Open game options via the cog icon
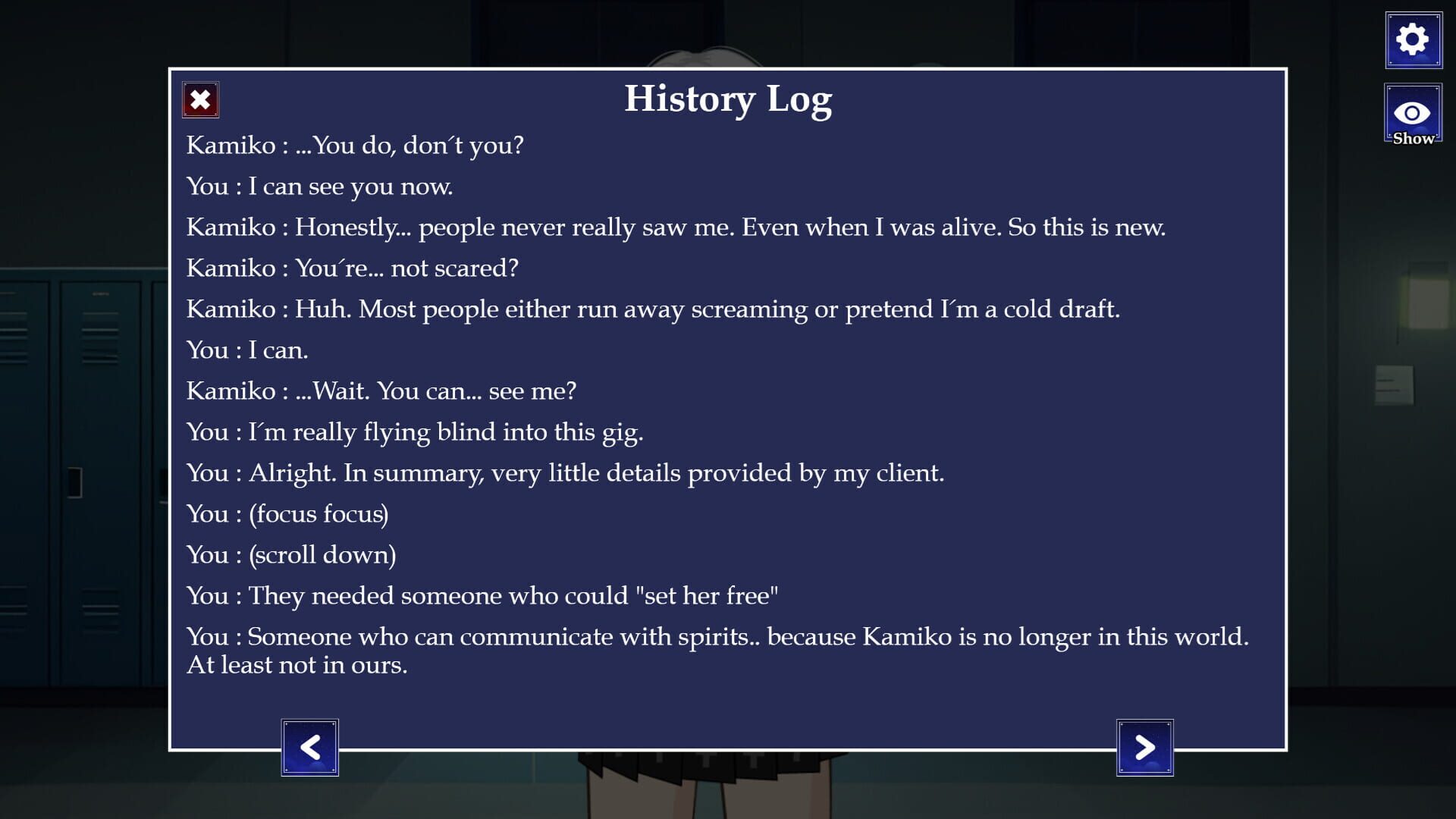Screen dimensions: 1456x819 coord(1412,39)
